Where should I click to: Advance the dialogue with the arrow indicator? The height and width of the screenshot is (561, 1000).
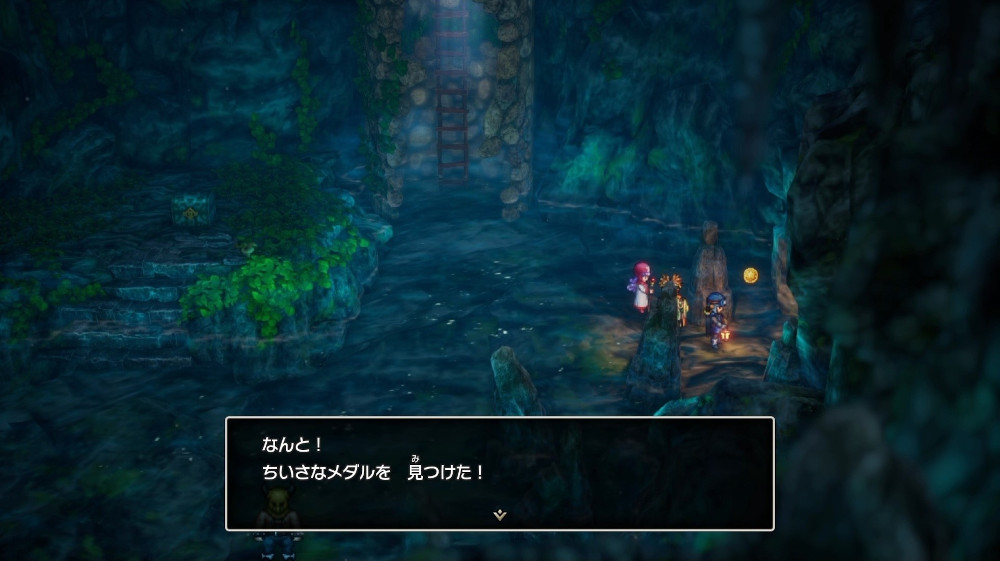[x=500, y=514]
